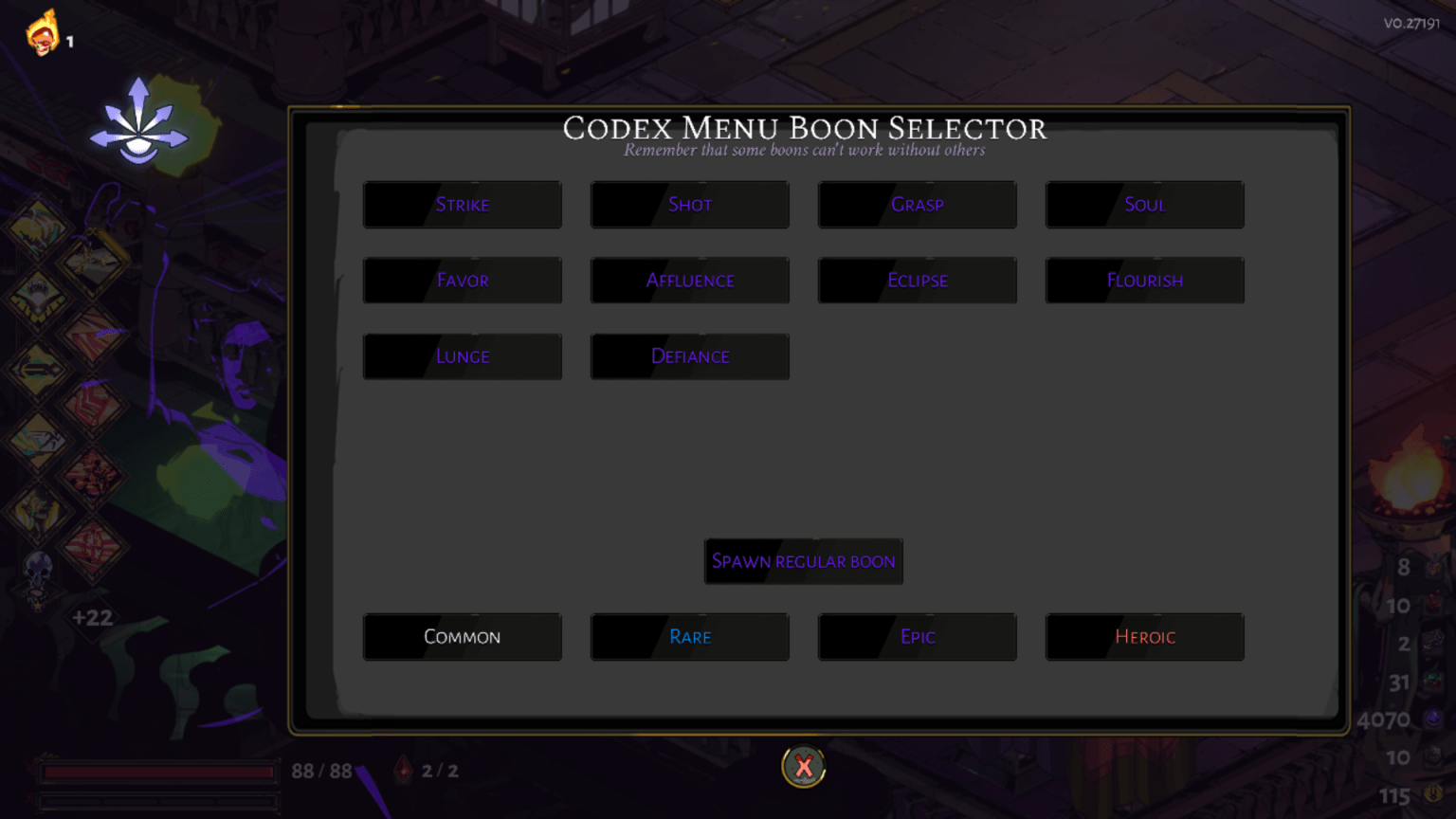Click the gemstone icon beside the 4070 counter
1456x819 pixels.
[1434, 719]
